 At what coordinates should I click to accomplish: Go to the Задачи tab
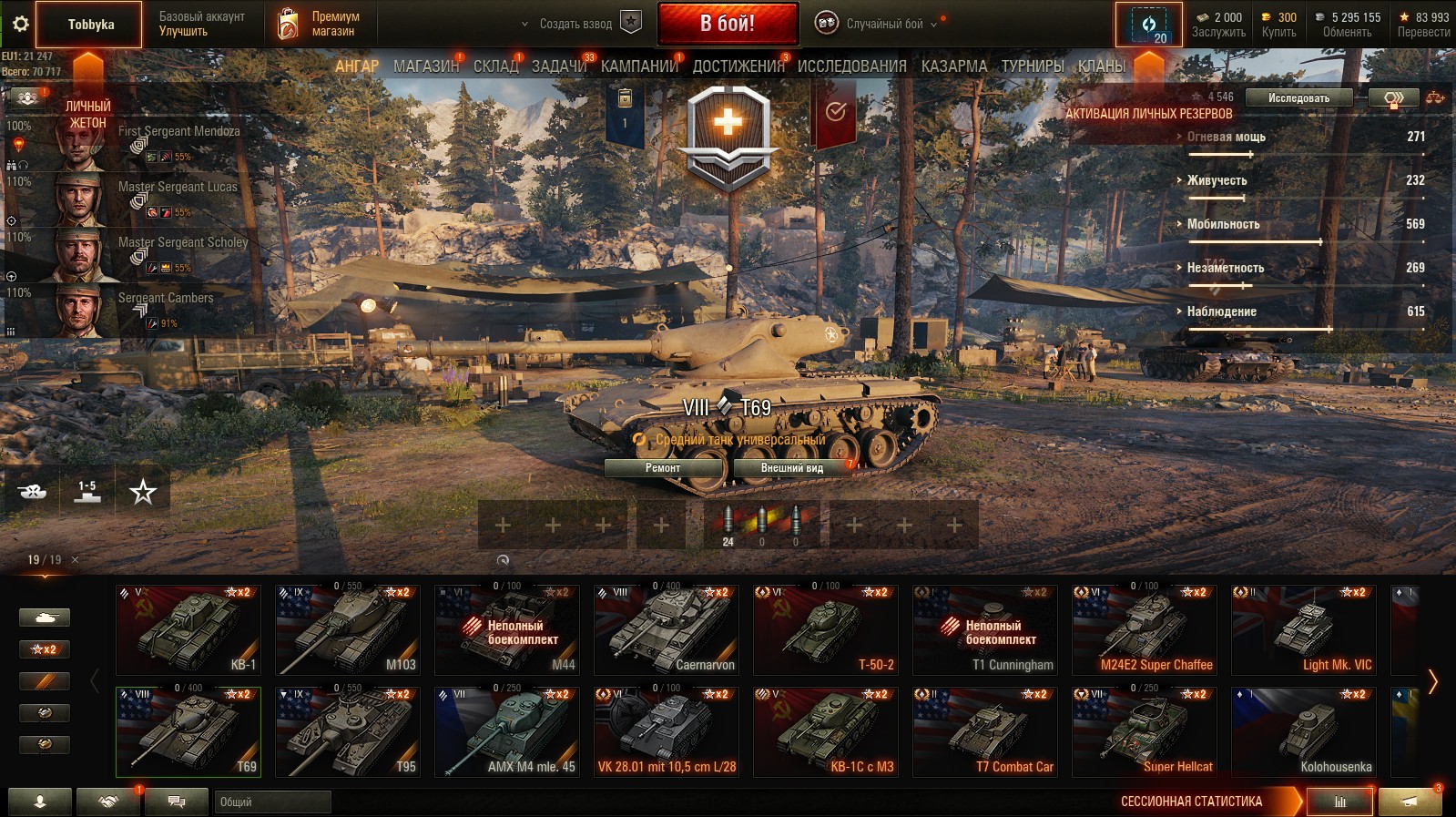pos(558,66)
